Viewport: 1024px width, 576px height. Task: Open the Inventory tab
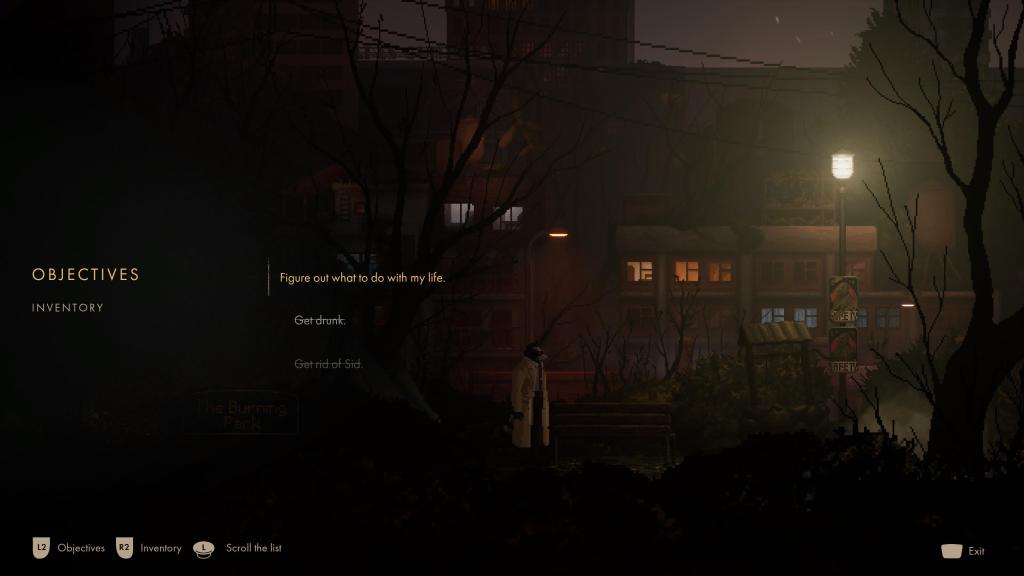68,308
